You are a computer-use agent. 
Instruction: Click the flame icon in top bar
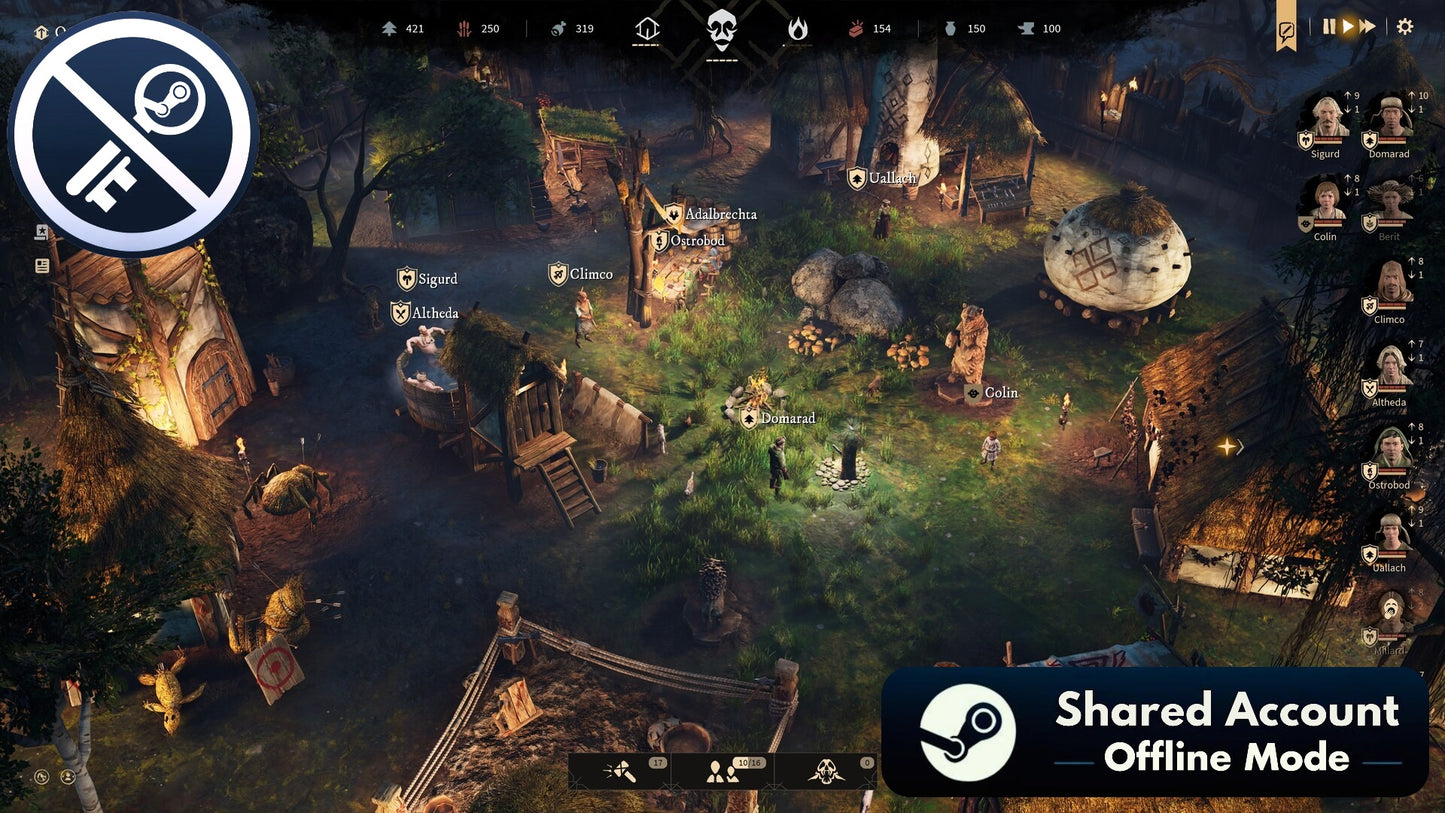click(x=797, y=30)
